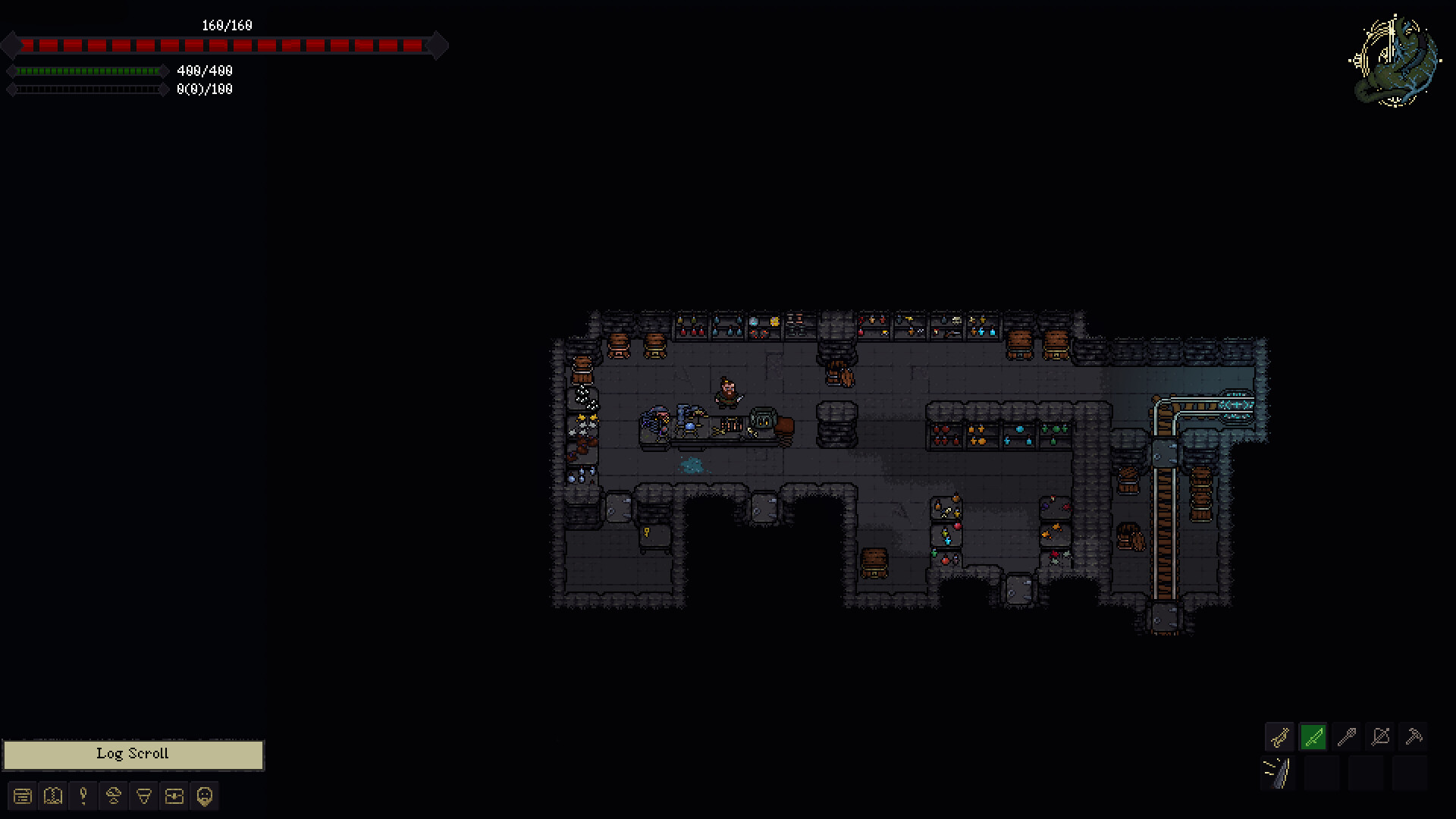Open the log scroll icon in the bottom toolbar
The width and height of the screenshot is (1456, 819).
(x=23, y=796)
